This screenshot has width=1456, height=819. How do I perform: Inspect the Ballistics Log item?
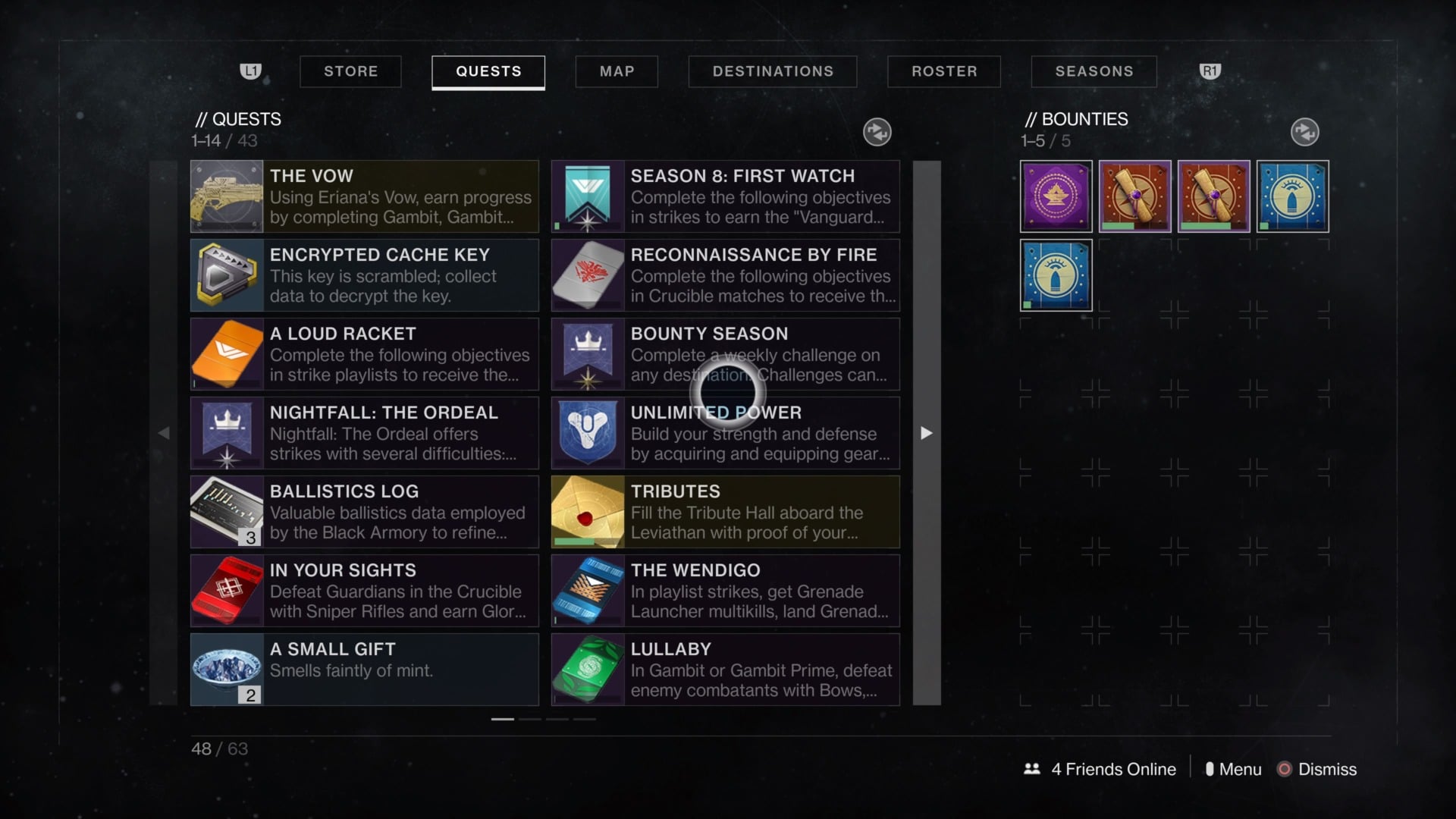click(x=365, y=512)
